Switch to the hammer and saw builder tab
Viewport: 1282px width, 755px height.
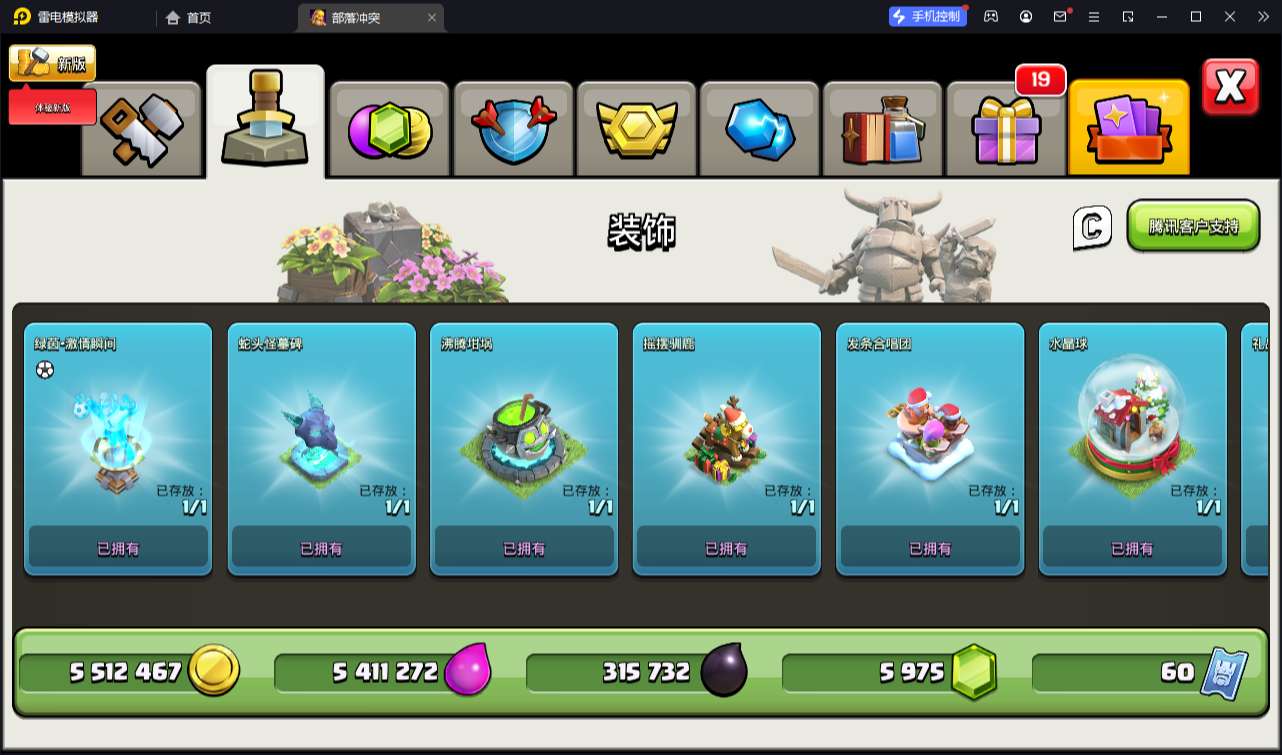tap(142, 130)
